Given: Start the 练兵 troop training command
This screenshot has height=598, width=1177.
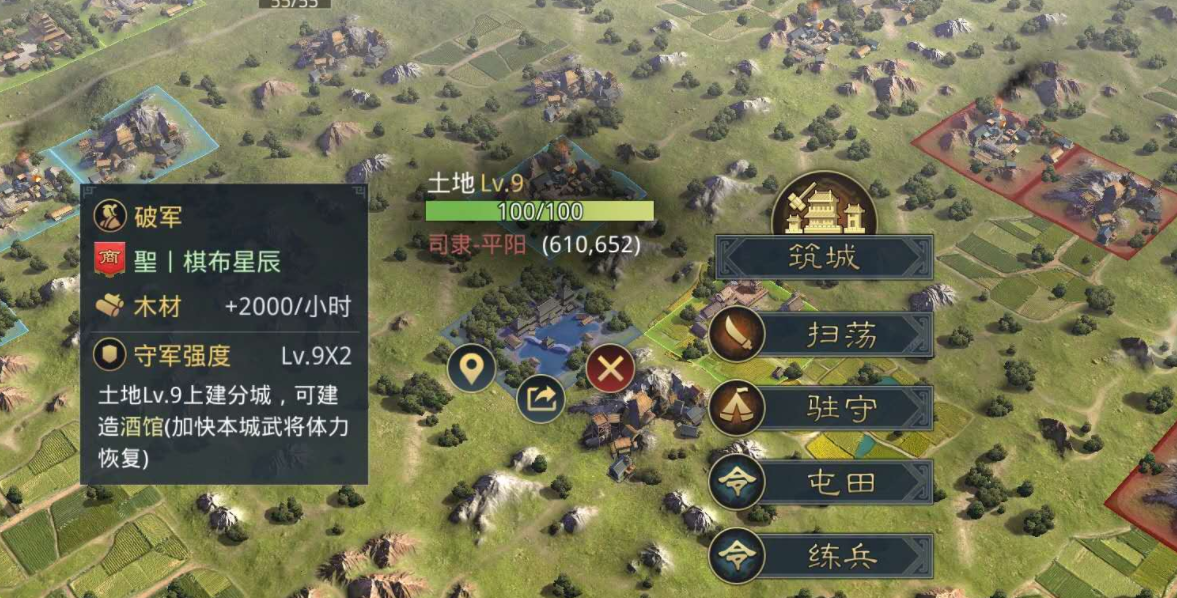Looking at the screenshot, I should tap(824, 556).
